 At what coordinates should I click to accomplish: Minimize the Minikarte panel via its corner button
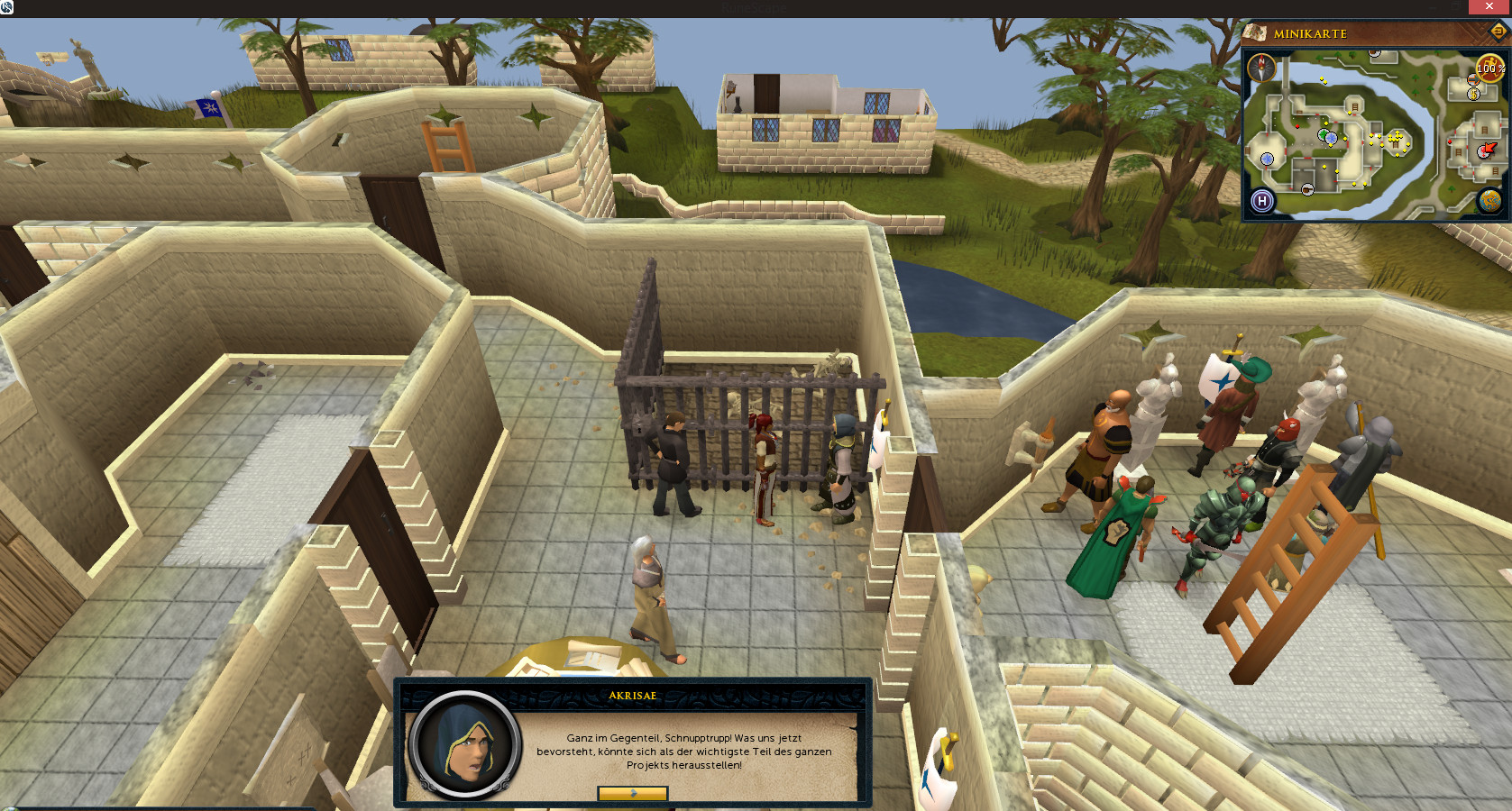(1498, 32)
